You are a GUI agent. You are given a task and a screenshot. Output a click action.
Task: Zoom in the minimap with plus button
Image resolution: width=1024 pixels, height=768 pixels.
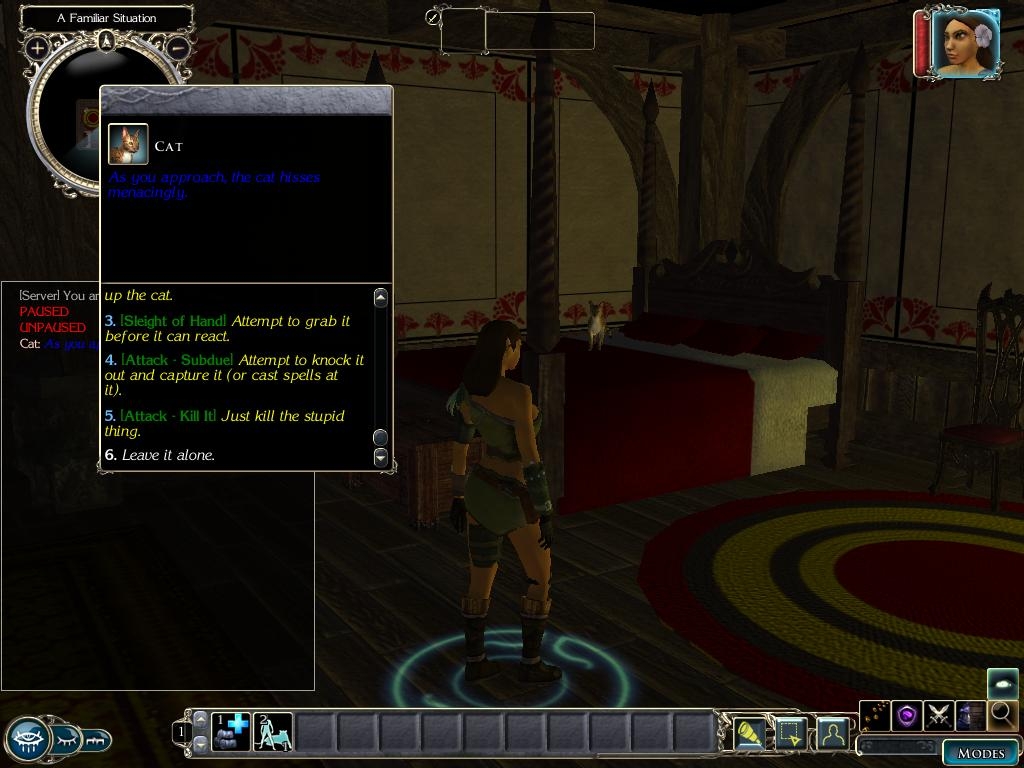(x=38, y=47)
